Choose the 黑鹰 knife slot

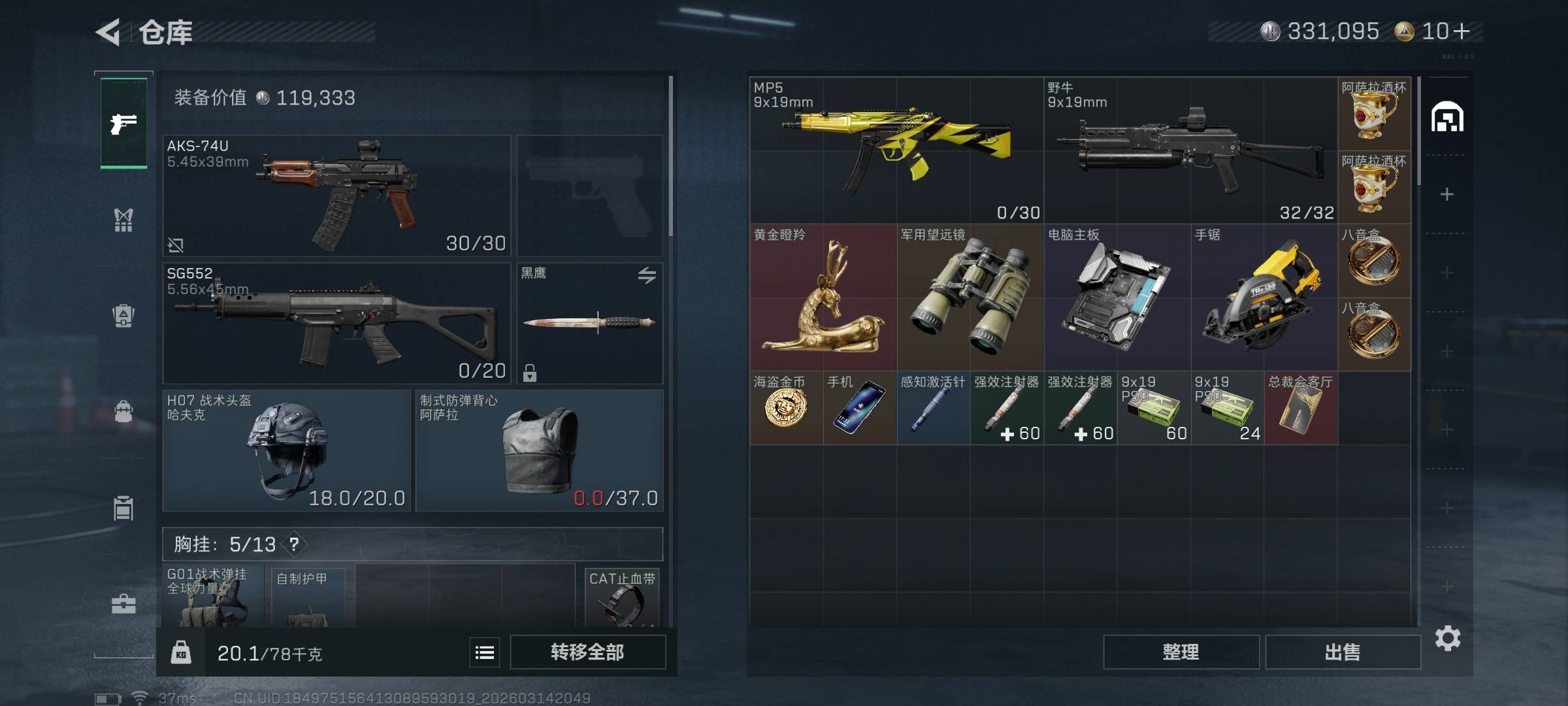pyautogui.click(x=589, y=323)
